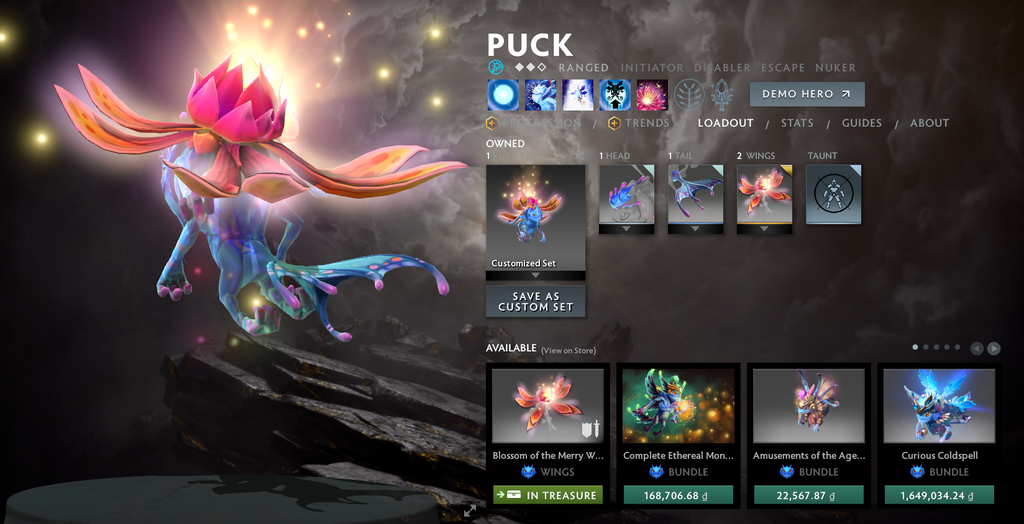Click Save As Custom Set
This screenshot has height=524, width=1024.
coord(535,301)
